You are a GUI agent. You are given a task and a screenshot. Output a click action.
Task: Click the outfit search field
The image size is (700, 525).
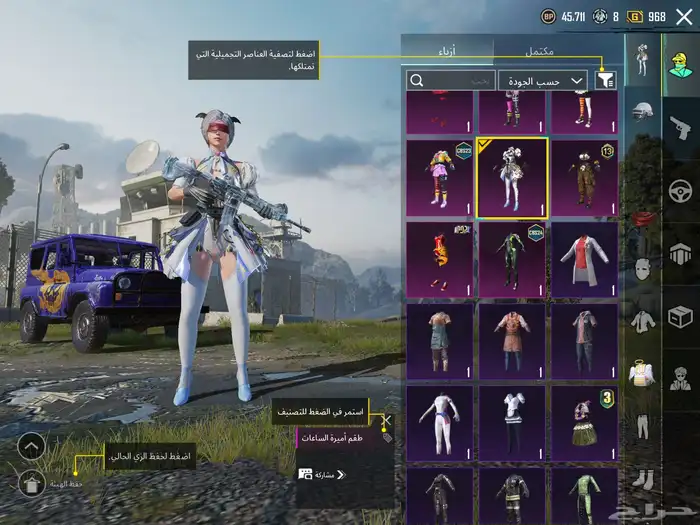(450, 80)
